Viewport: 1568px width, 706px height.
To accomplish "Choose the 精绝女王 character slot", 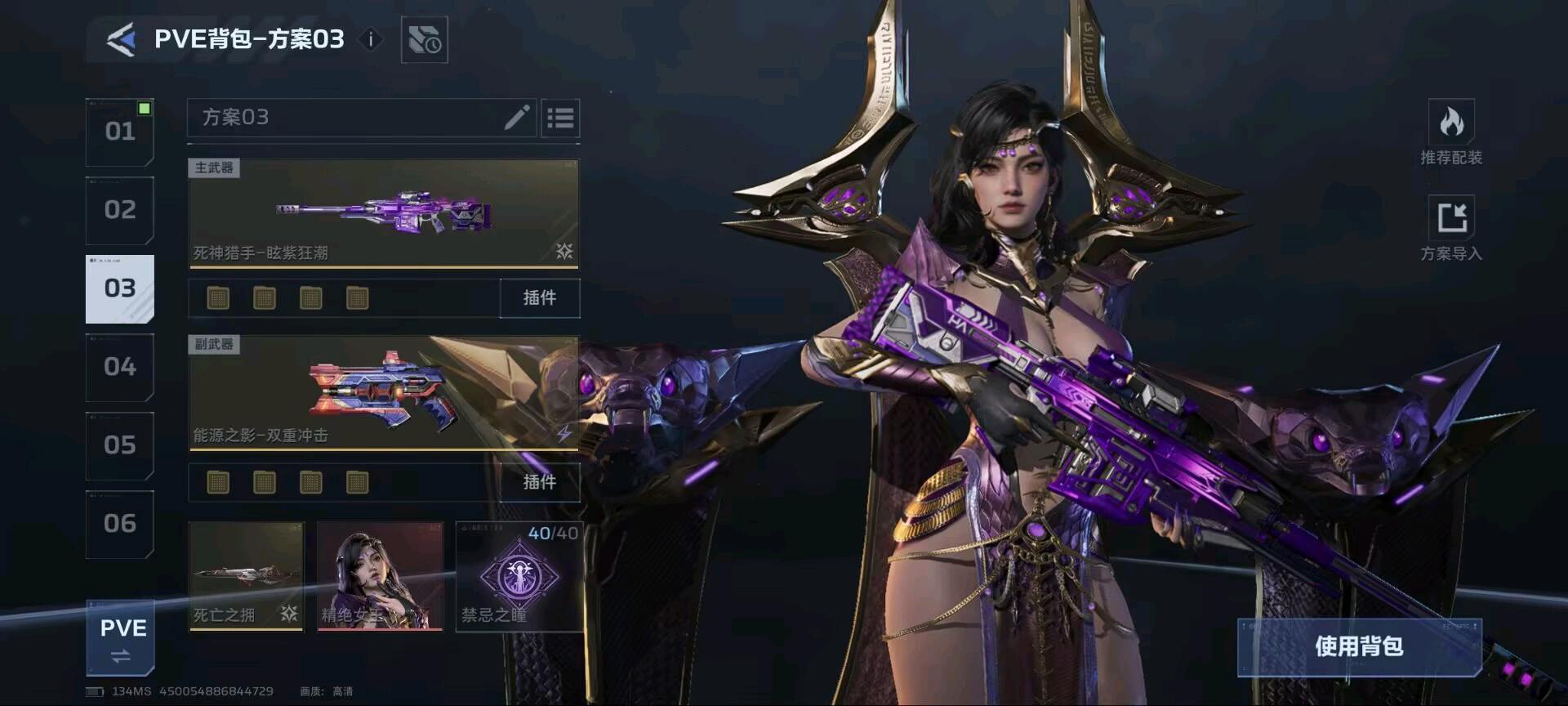I will (380, 576).
